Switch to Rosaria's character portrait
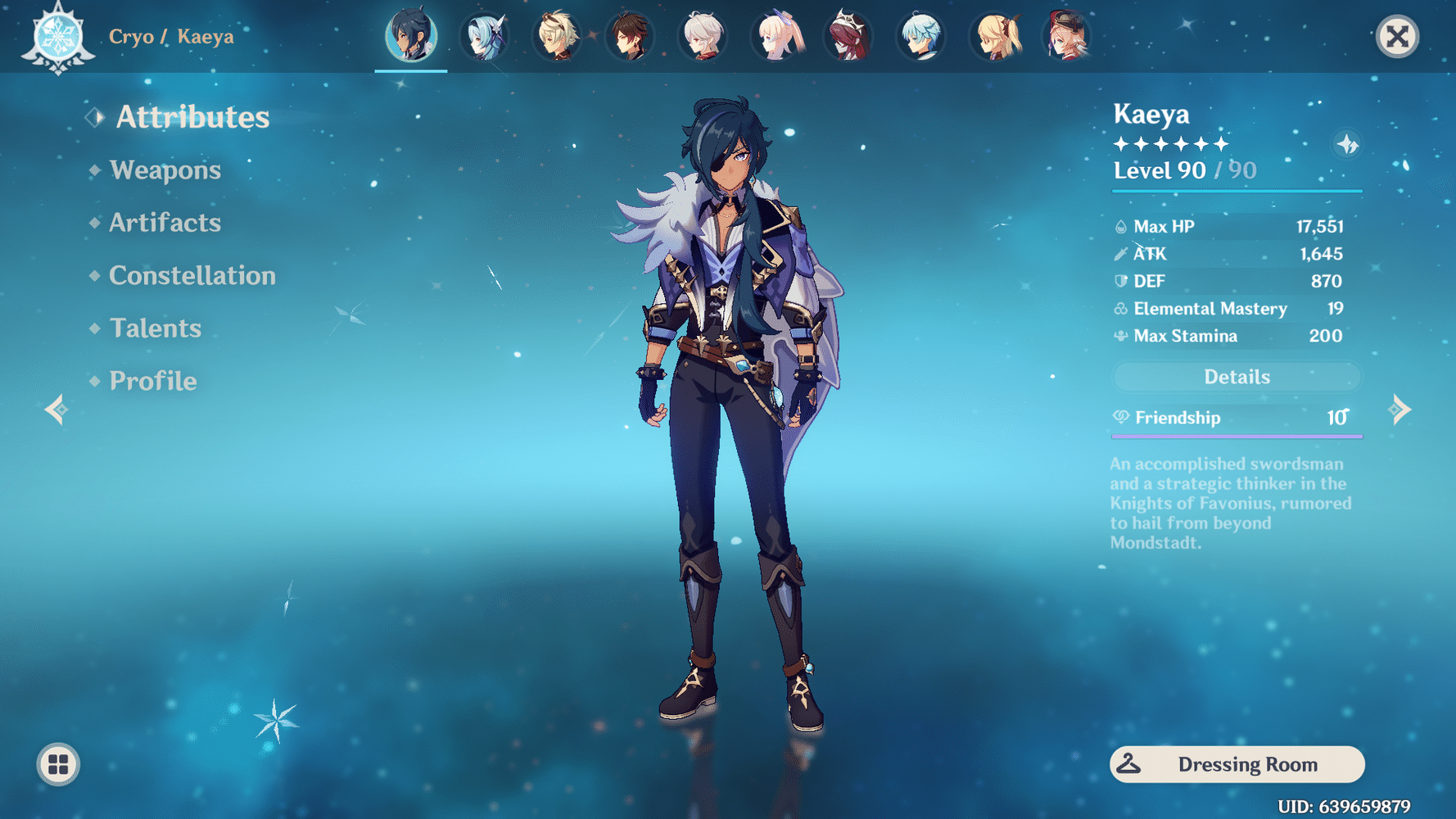Image resolution: width=1456 pixels, height=819 pixels. pos(849,36)
